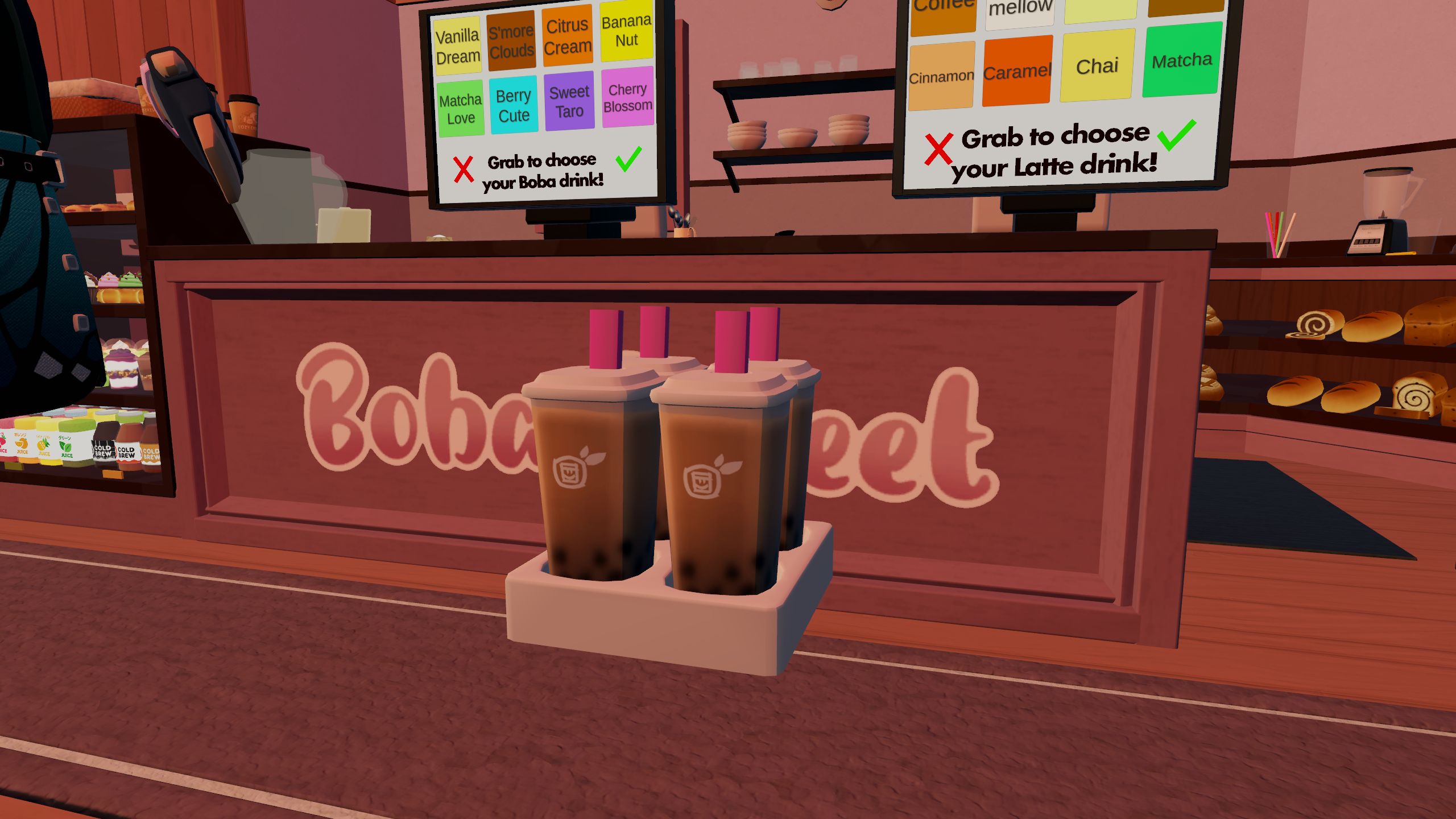This screenshot has width=1456, height=819.
Task: Pick the white mellow latte tile
Action: click(x=1020, y=11)
